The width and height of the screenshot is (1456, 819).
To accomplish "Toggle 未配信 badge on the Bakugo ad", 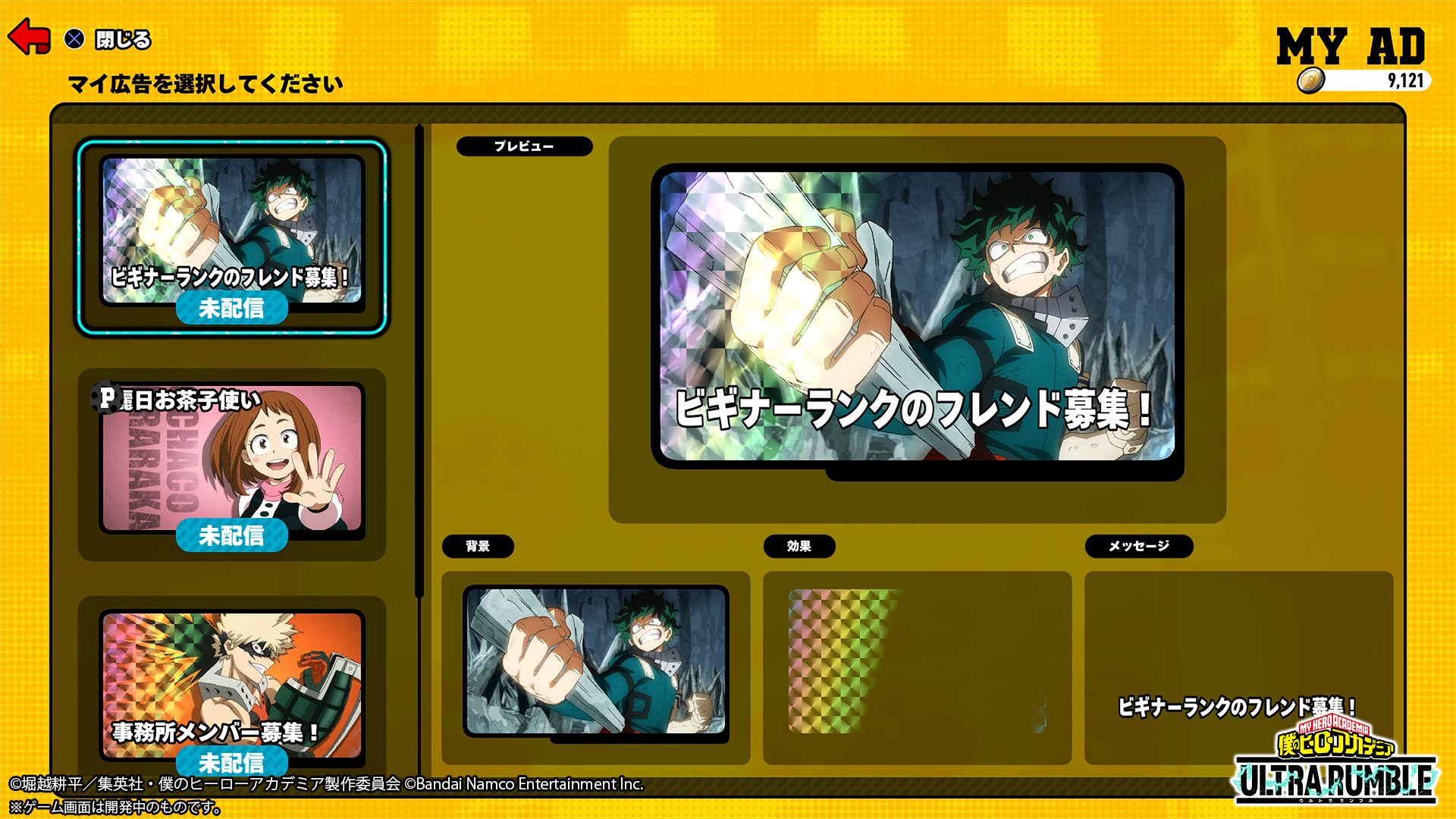I will tap(232, 763).
